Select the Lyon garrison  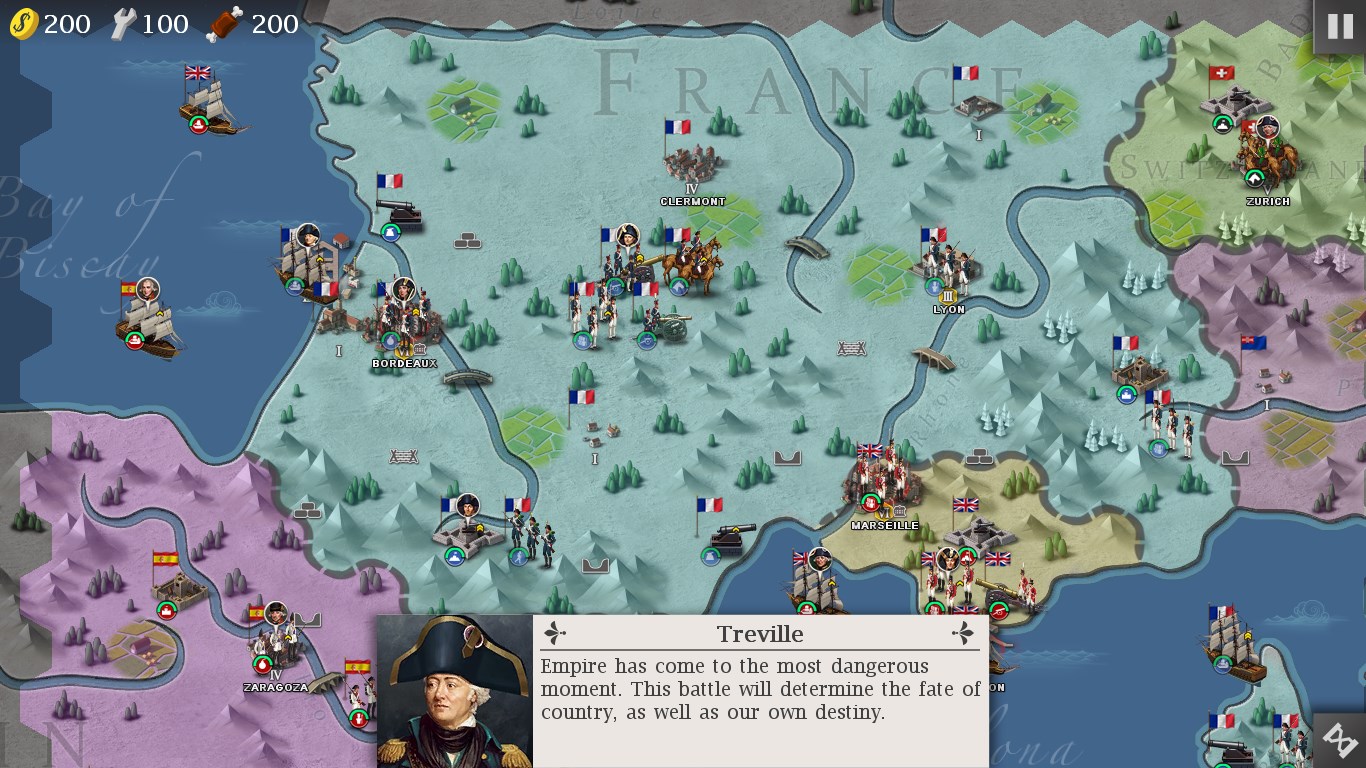click(x=947, y=267)
